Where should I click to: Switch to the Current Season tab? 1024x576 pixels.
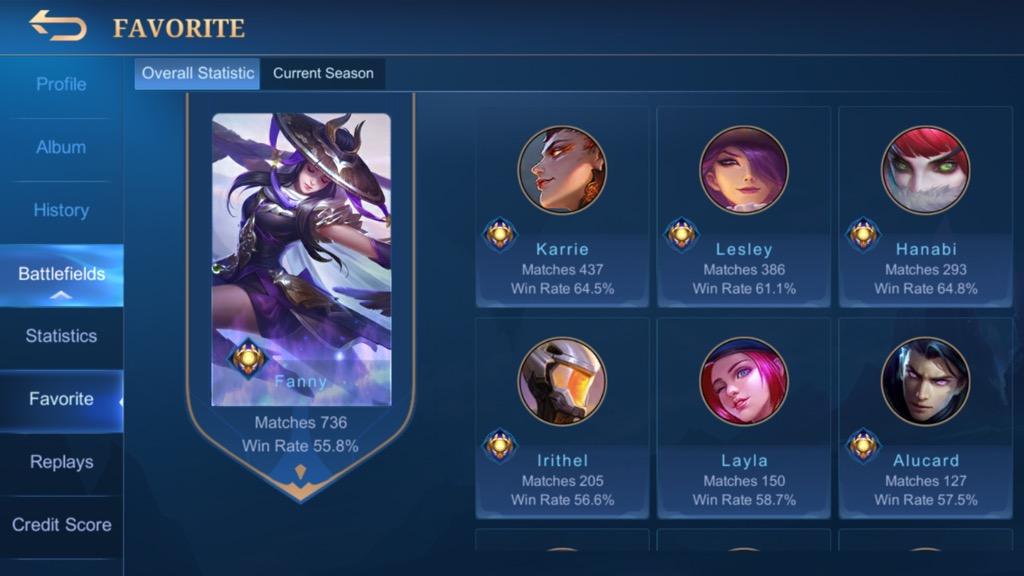tap(323, 73)
